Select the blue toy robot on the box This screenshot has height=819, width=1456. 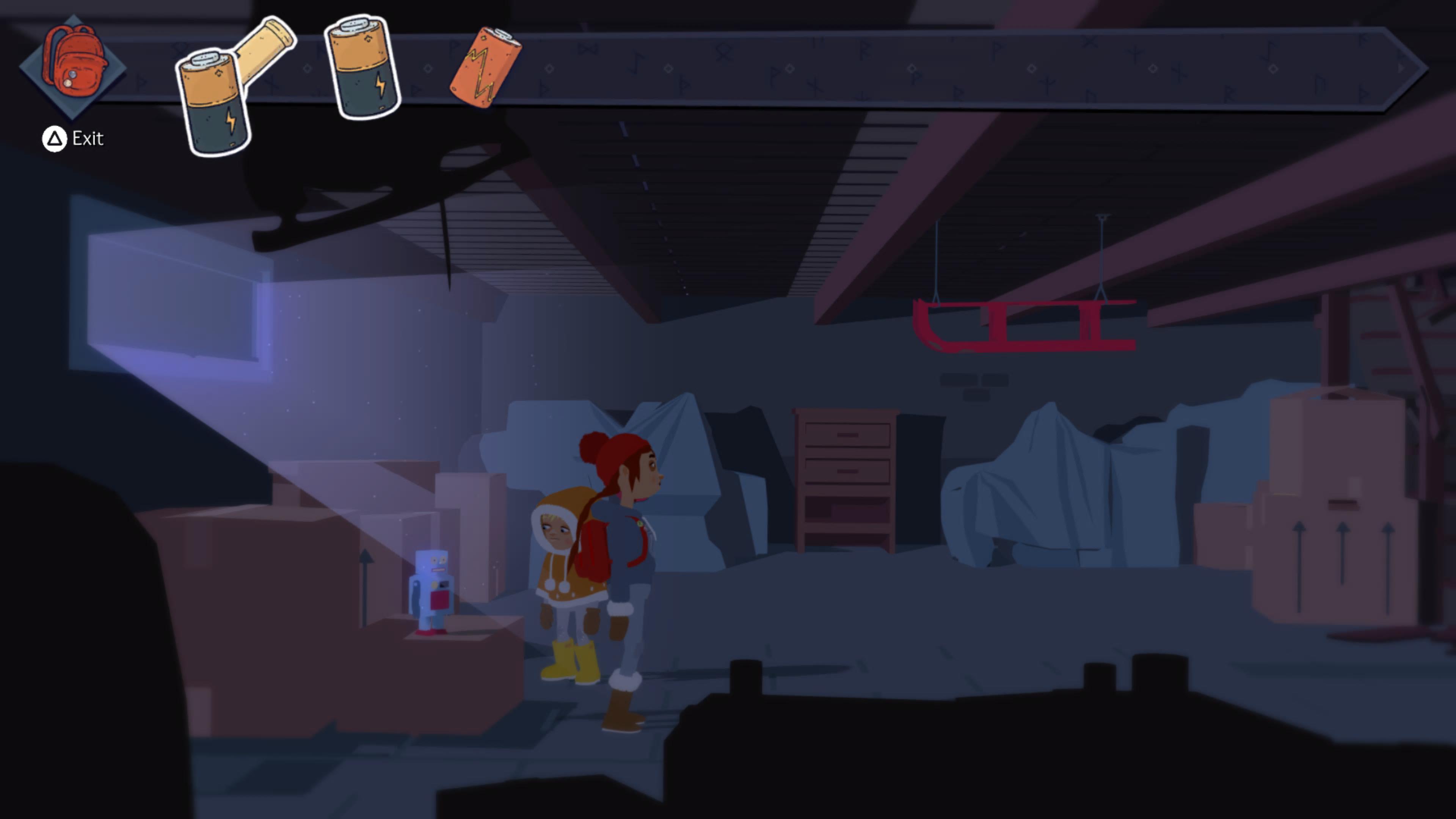[x=432, y=588]
